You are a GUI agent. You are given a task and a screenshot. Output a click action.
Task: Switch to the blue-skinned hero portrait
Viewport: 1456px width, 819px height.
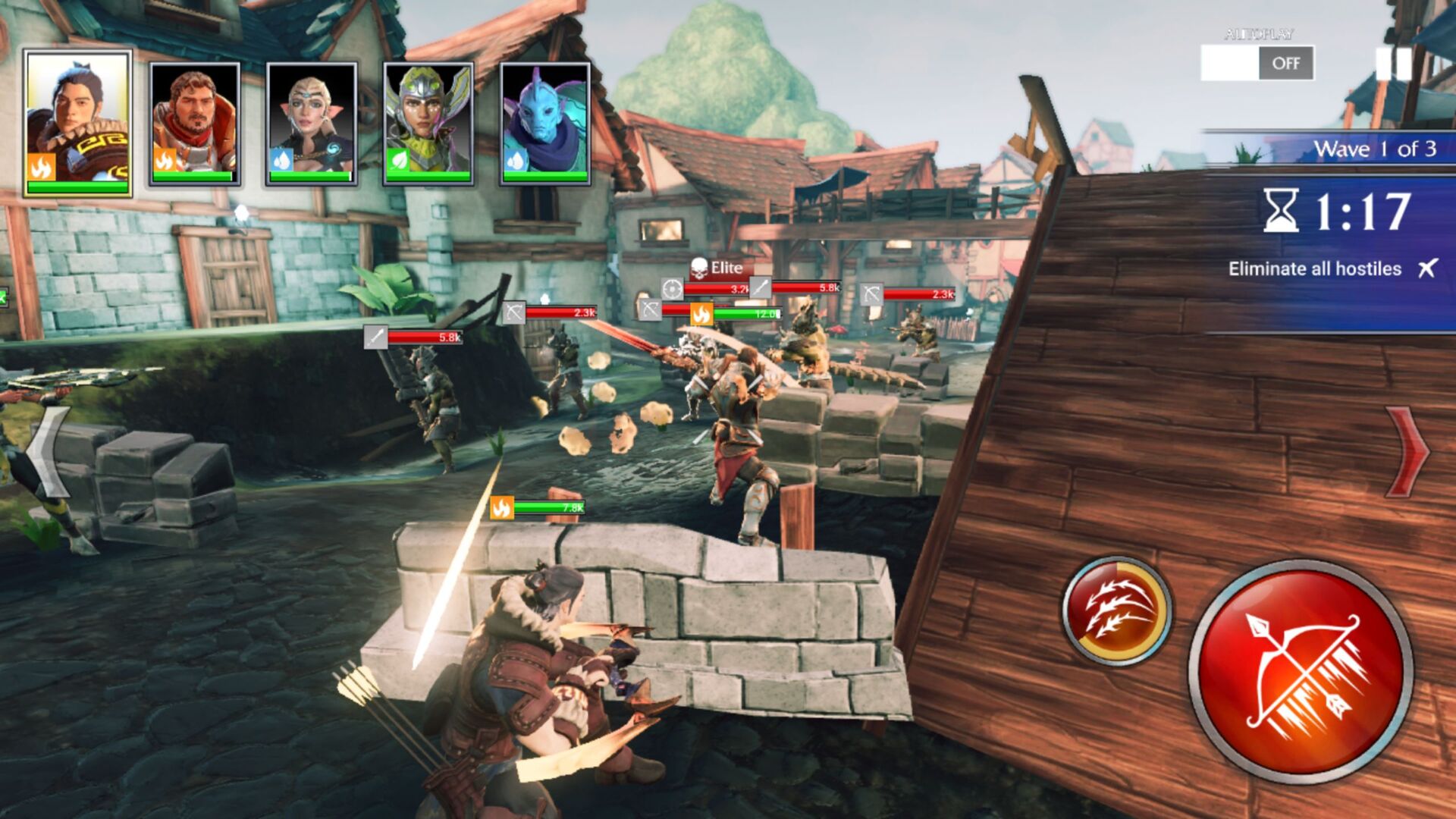(545, 124)
